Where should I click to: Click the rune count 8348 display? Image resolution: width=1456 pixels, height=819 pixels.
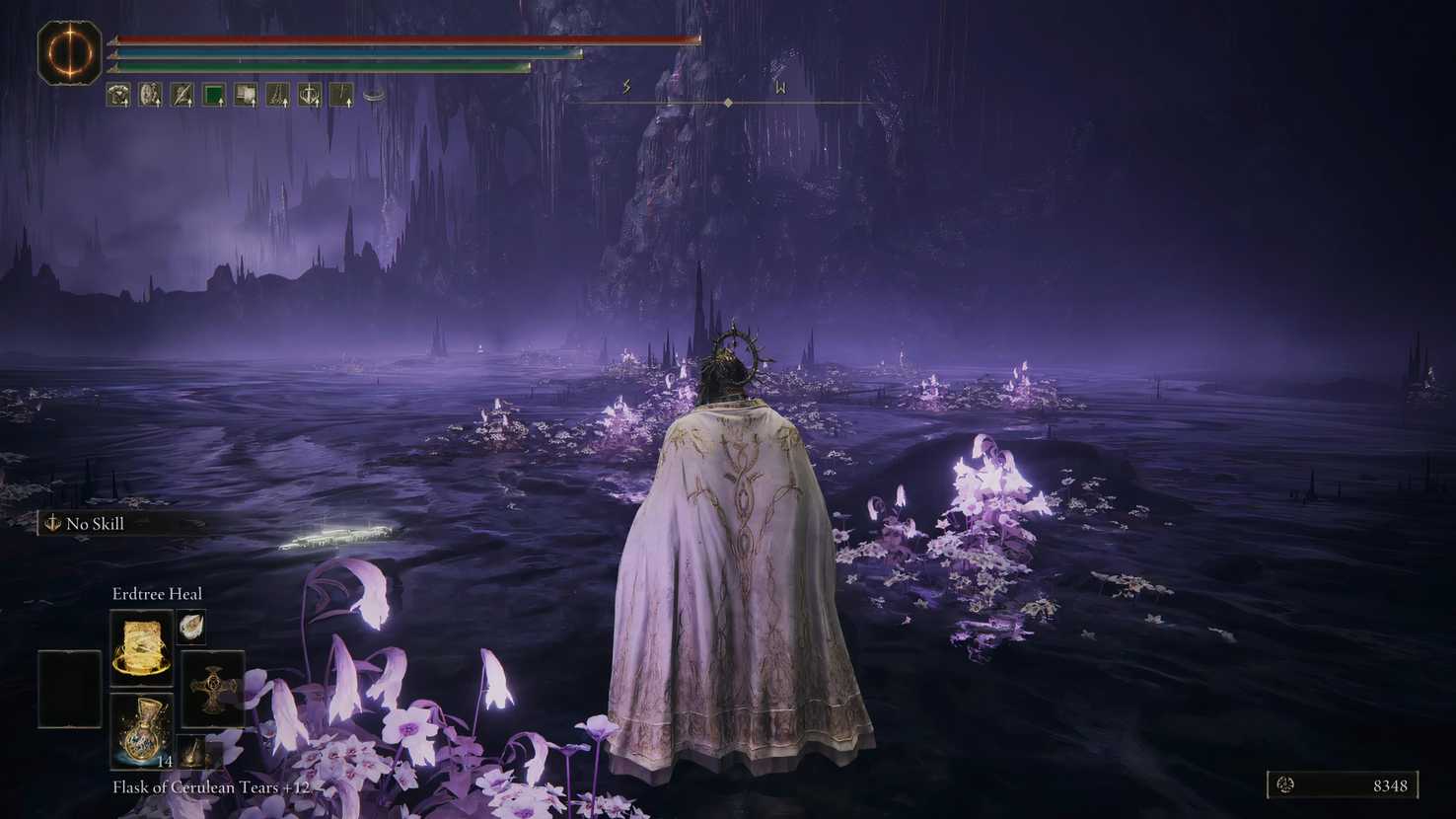(1390, 786)
